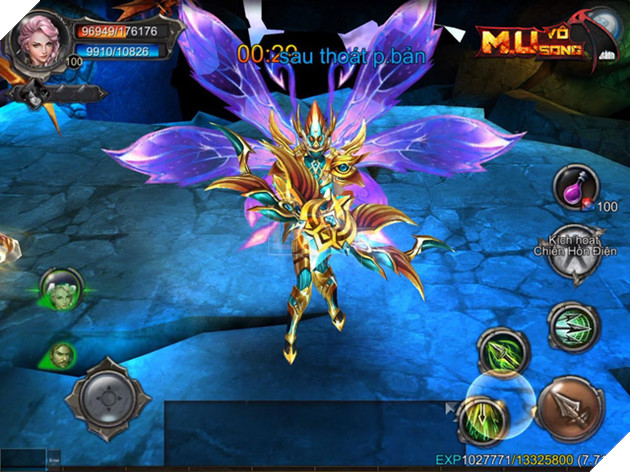Screen dimensions: 630x472
Task: Open the chat box panel
Action: click(x=300, y=430)
